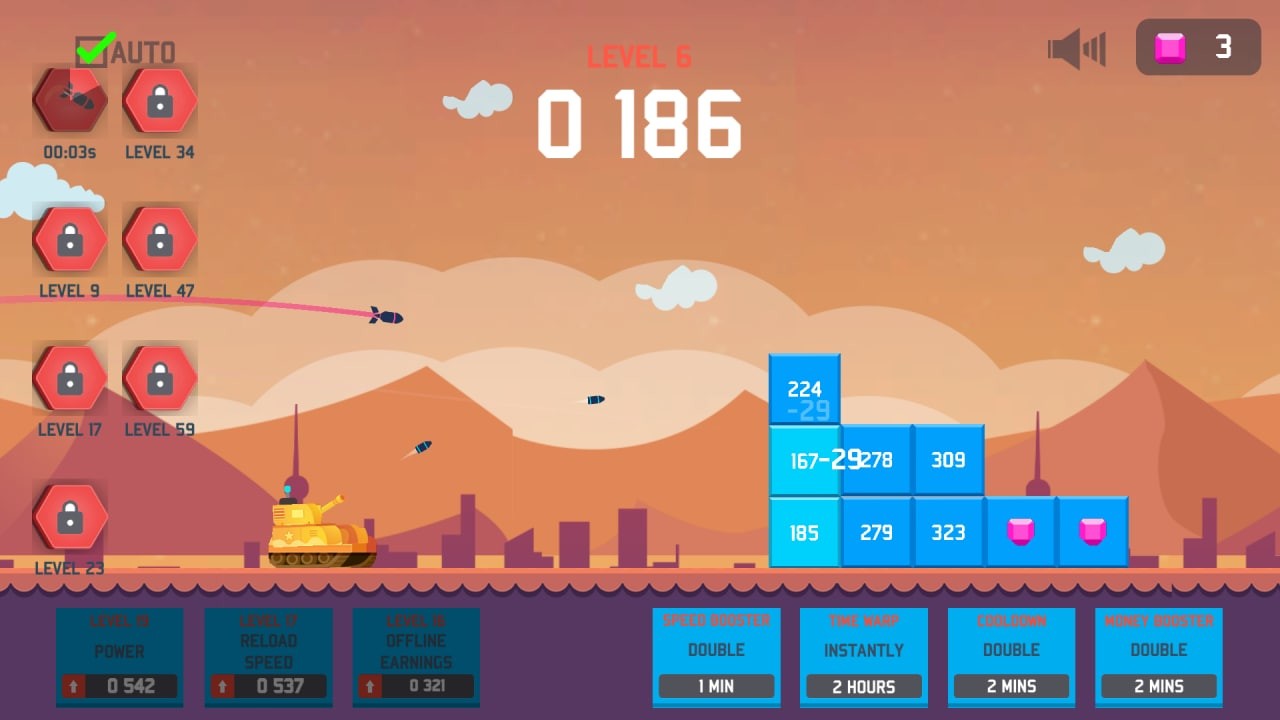Click the pink gem block in the wall
The width and height of the screenshot is (1280, 720).
[1021, 532]
